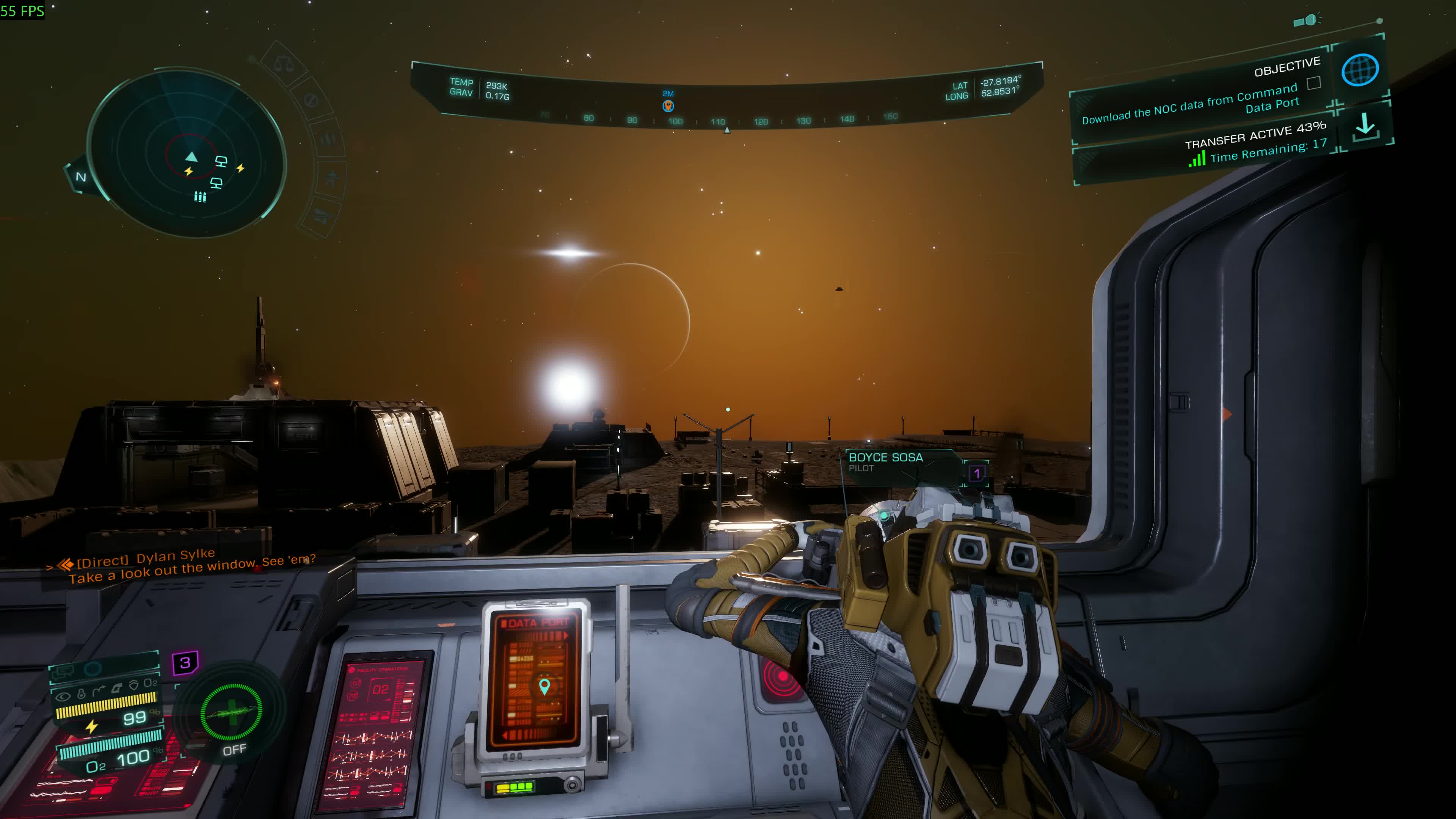The image size is (1456, 819).
Task: Open the blue globe icon
Action: point(1359,69)
